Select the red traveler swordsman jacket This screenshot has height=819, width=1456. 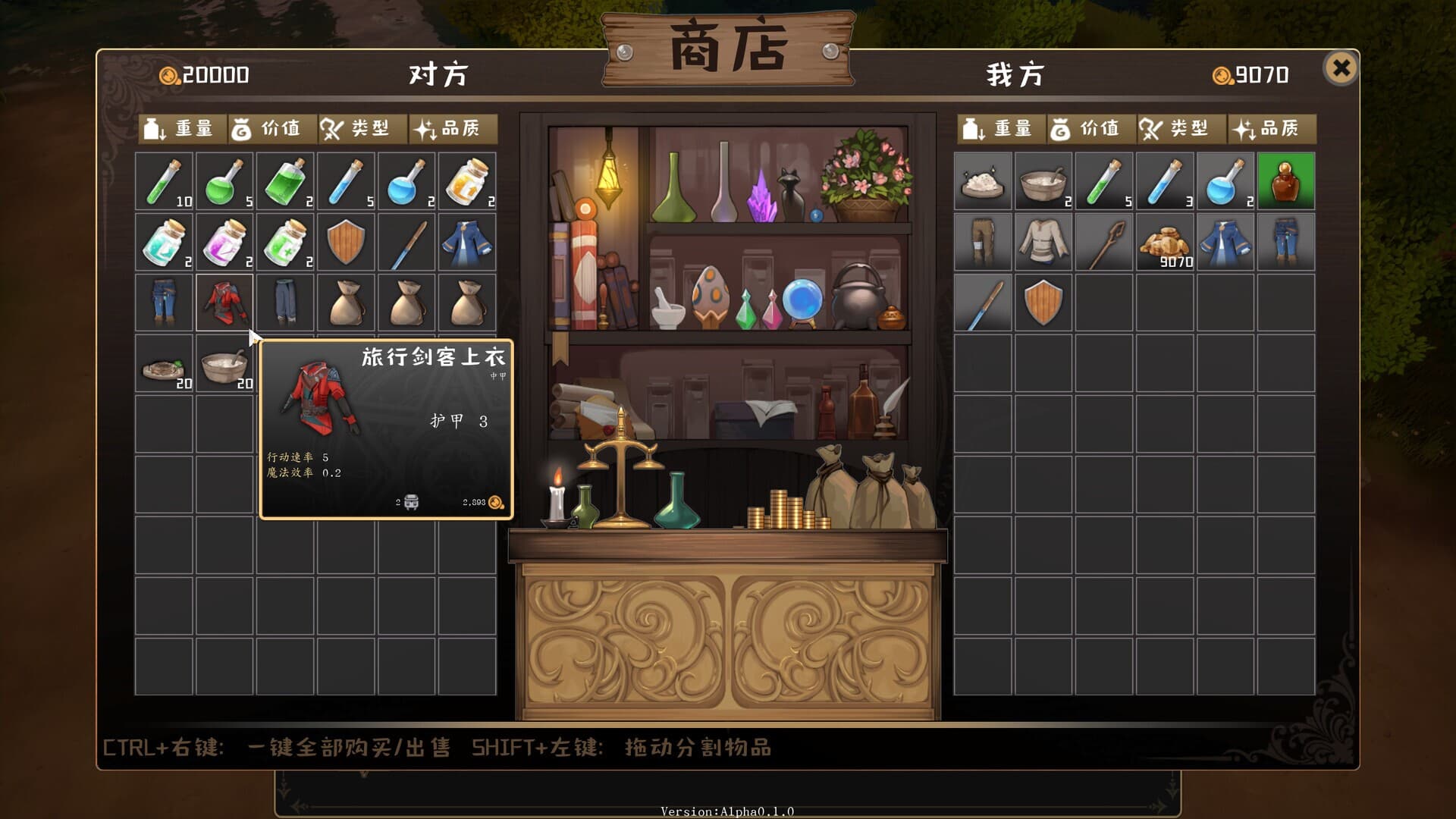point(224,302)
